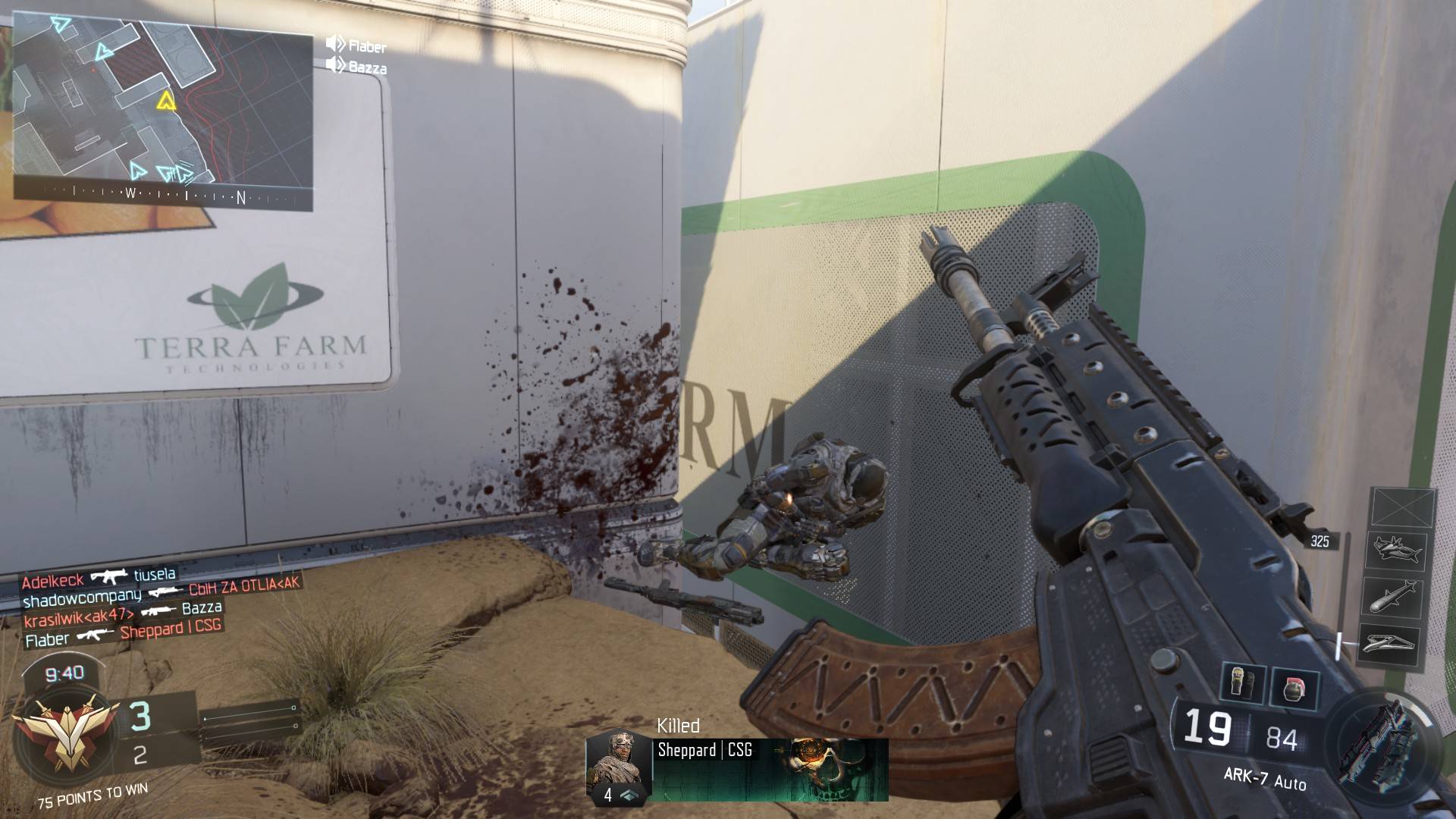1456x819 pixels.
Task: Select the red-topped lethal grenade slot
Action: tap(1294, 689)
